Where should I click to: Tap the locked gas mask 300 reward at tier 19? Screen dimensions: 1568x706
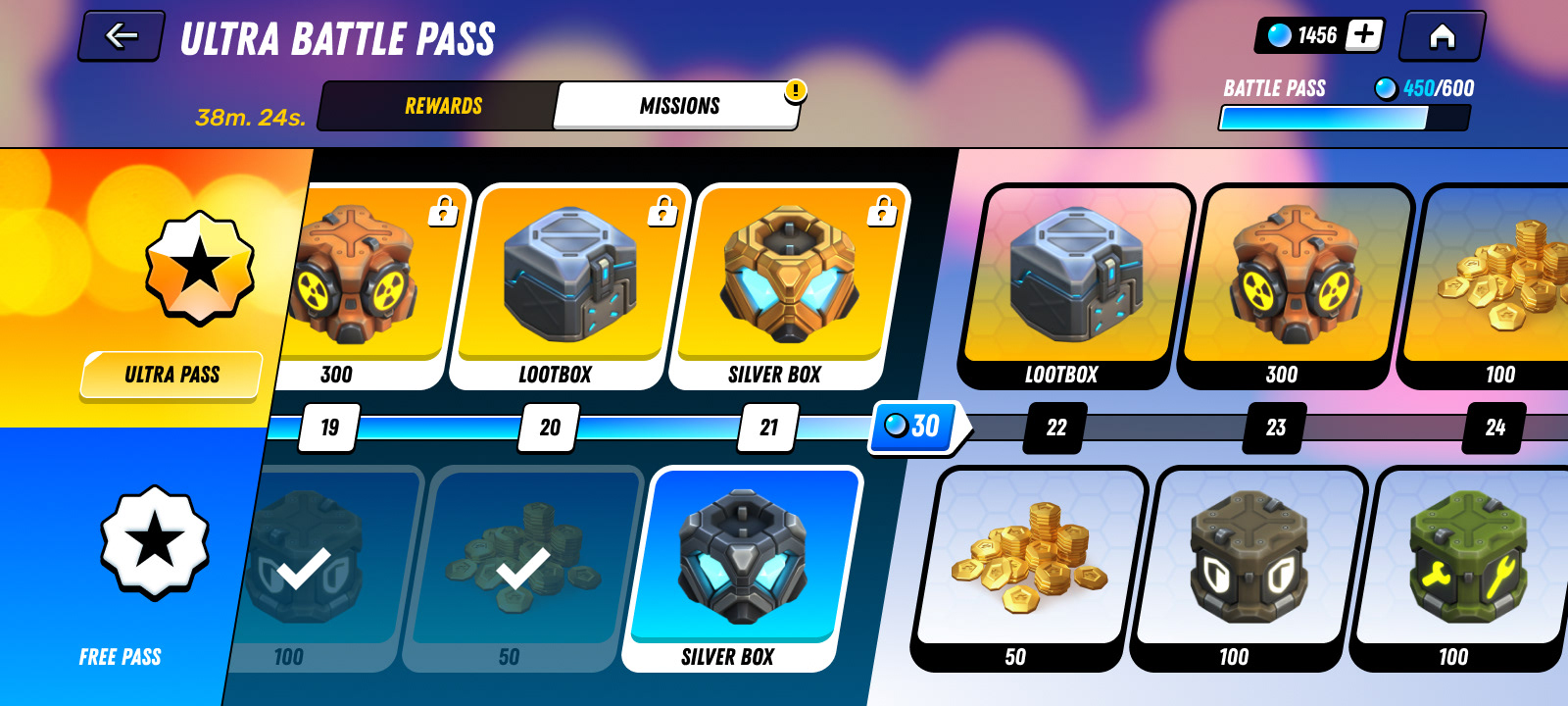point(363,285)
